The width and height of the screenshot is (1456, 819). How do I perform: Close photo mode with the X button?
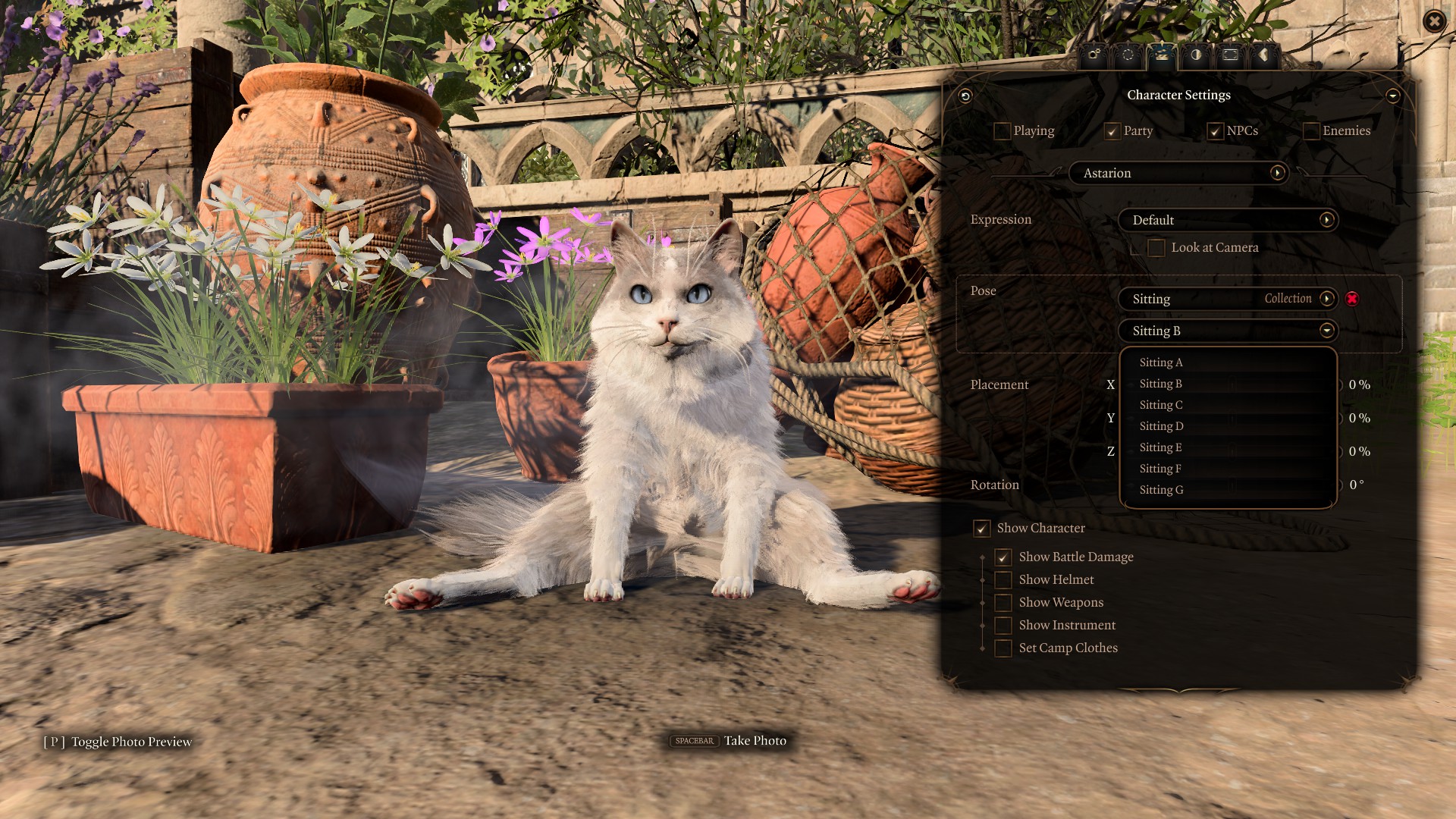(x=1433, y=21)
